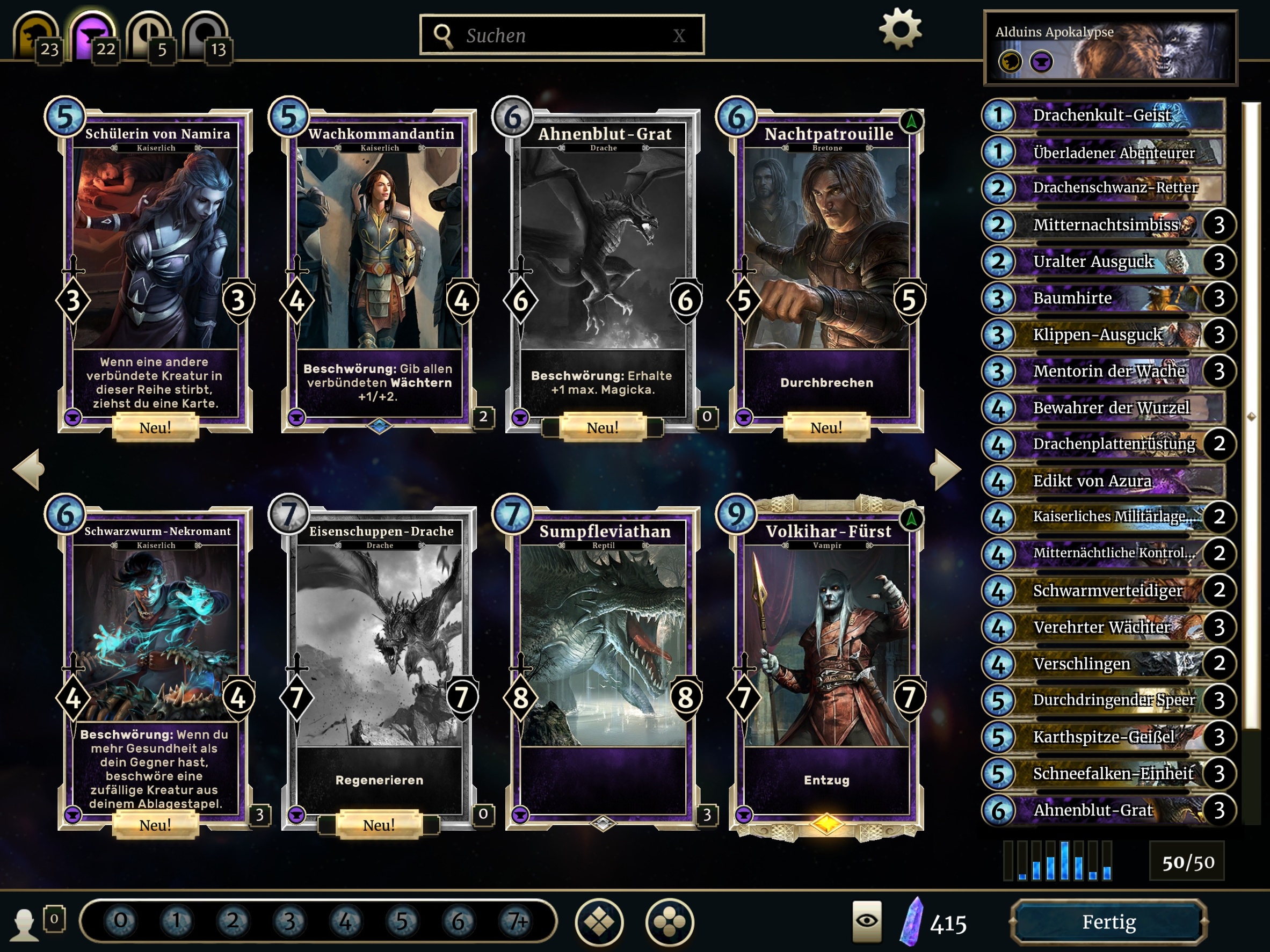
Task: Select the Volkihar-Fürst card
Action: (x=826, y=666)
